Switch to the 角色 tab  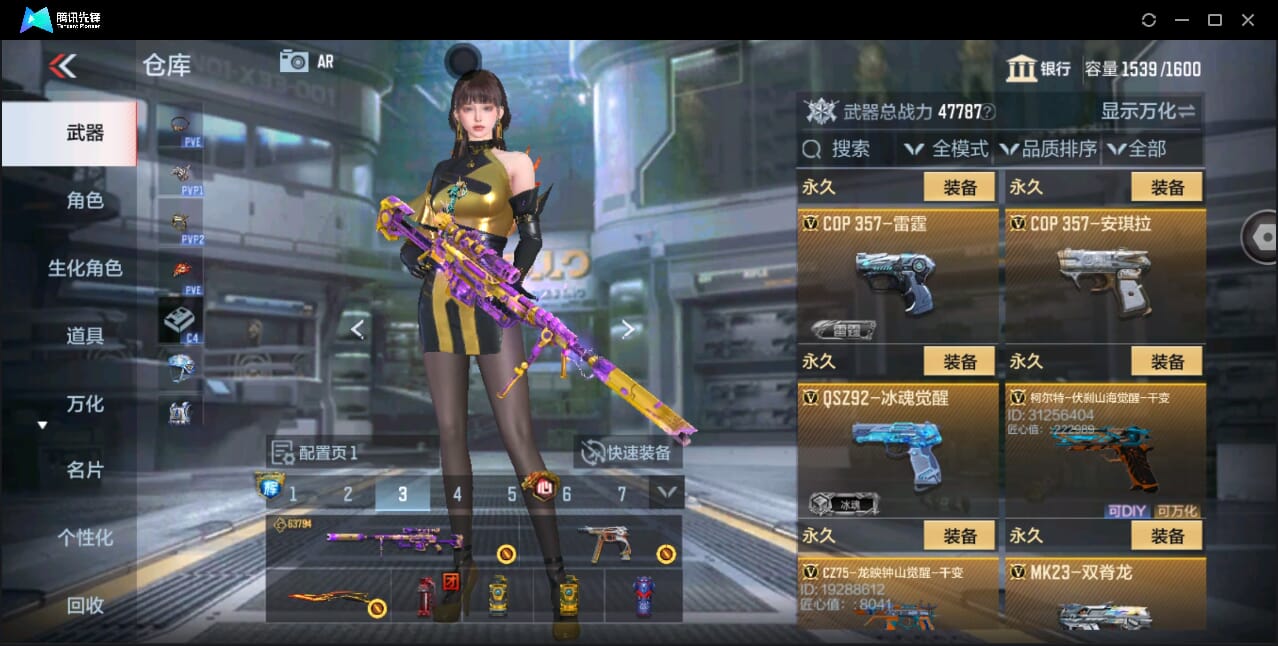(x=85, y=200)
